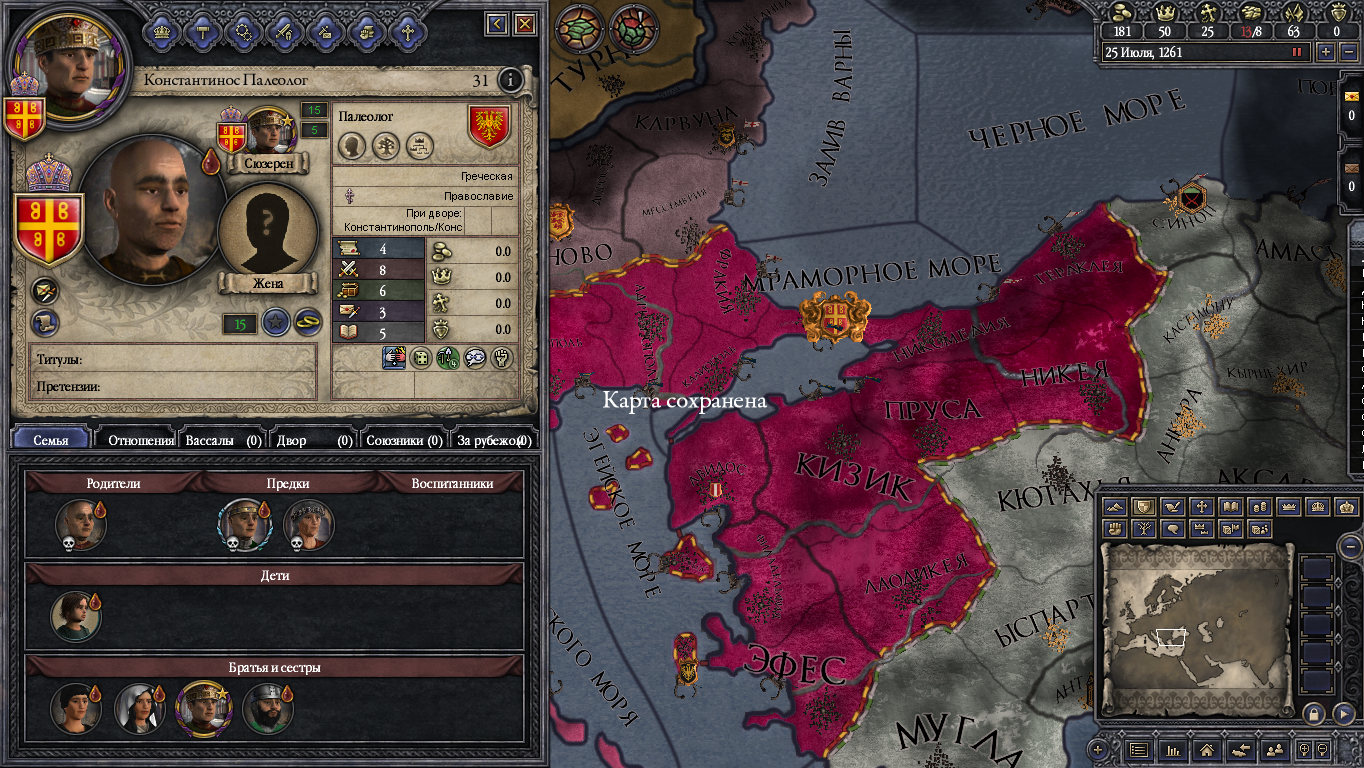Click the home button under the minimap
This screenshot has height=768, width=1364.
1206,749
